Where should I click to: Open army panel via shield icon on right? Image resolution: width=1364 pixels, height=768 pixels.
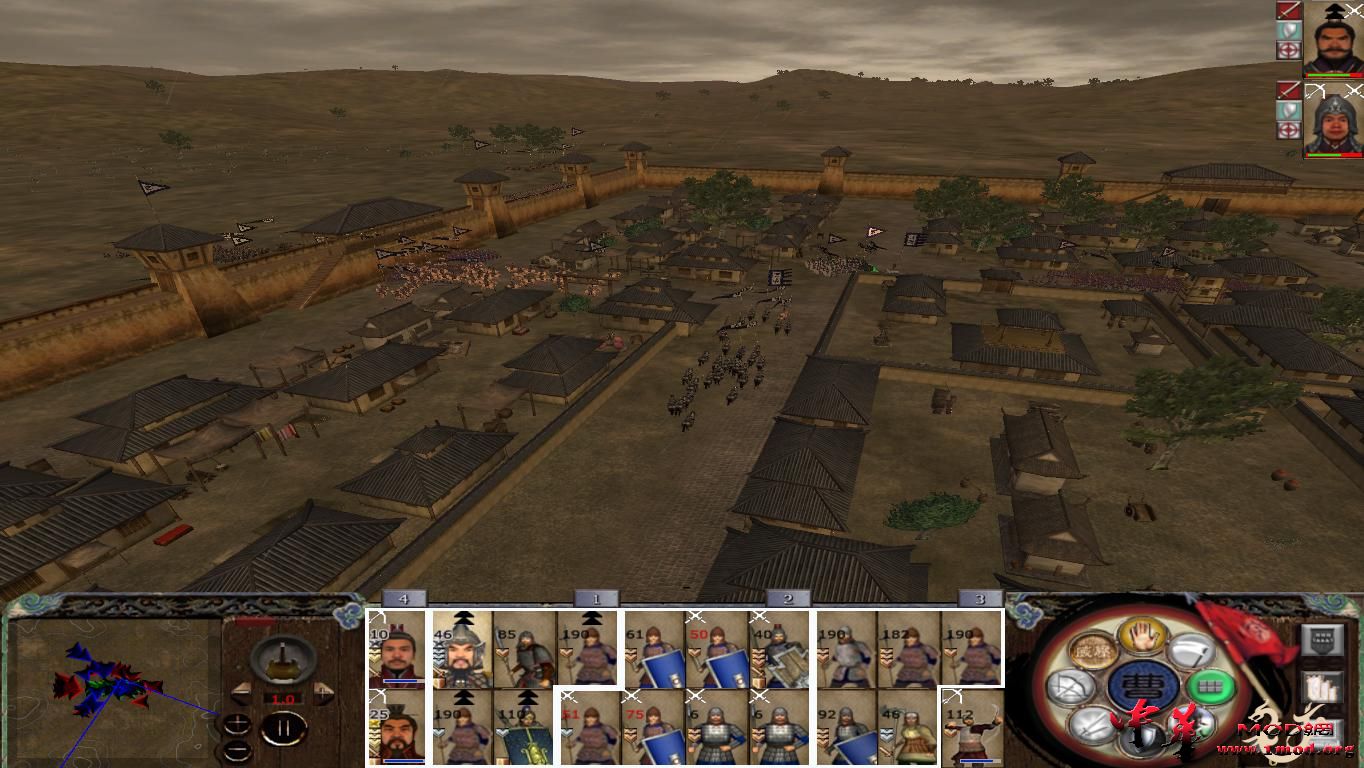[1321, 639]
